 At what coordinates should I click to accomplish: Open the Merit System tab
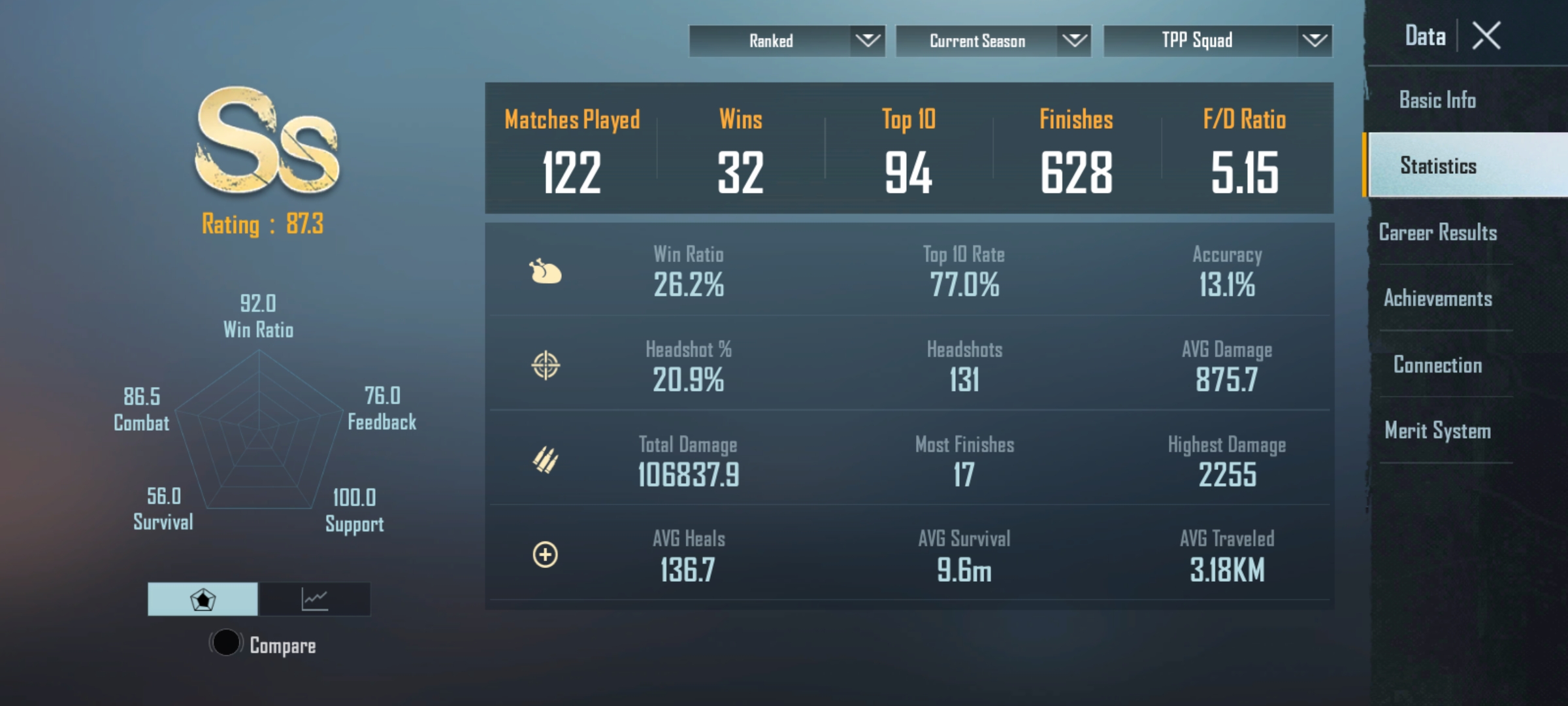click(x=1437, y=431)
